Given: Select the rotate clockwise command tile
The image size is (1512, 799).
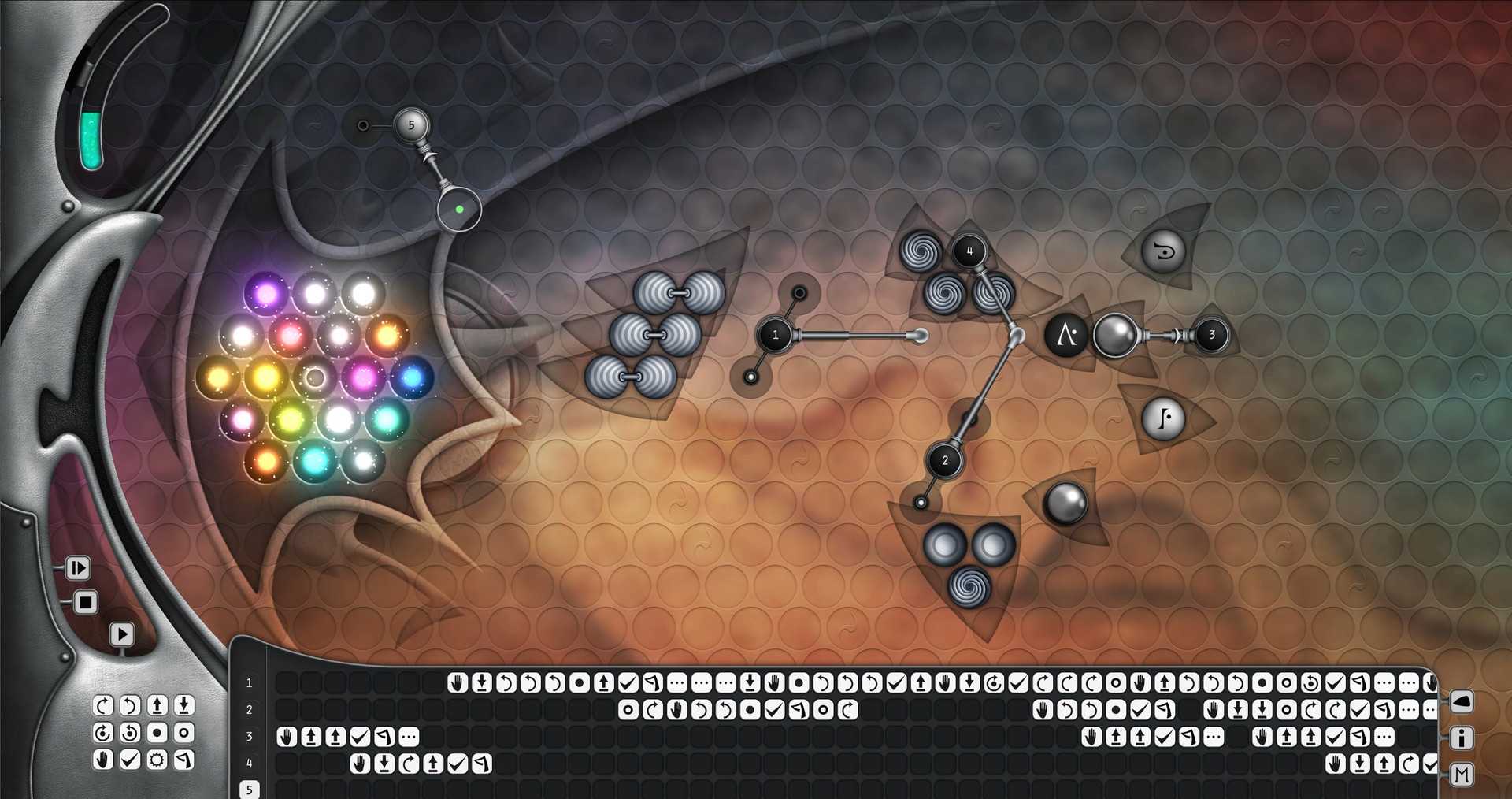Looking at the screenshot, I should 103,706.
